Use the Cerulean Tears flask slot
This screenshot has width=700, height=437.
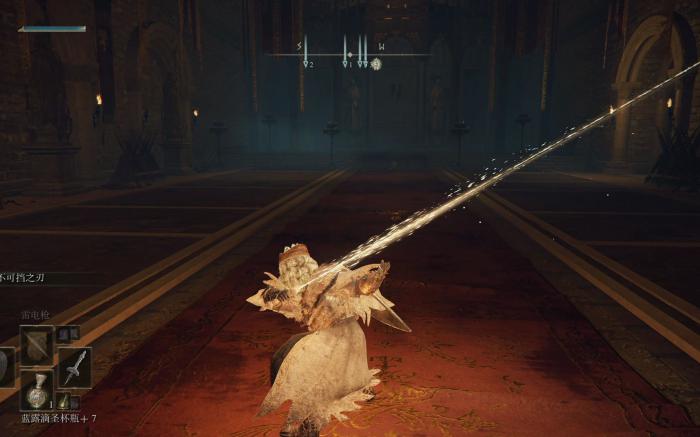pyautogui.click(x=37, y=389)
